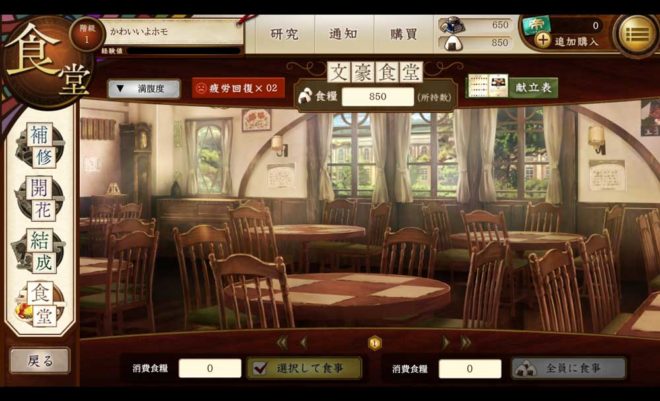Jump to last page with double right arrow
Viewport: 660px width, 401px height.
pos(466,342)
